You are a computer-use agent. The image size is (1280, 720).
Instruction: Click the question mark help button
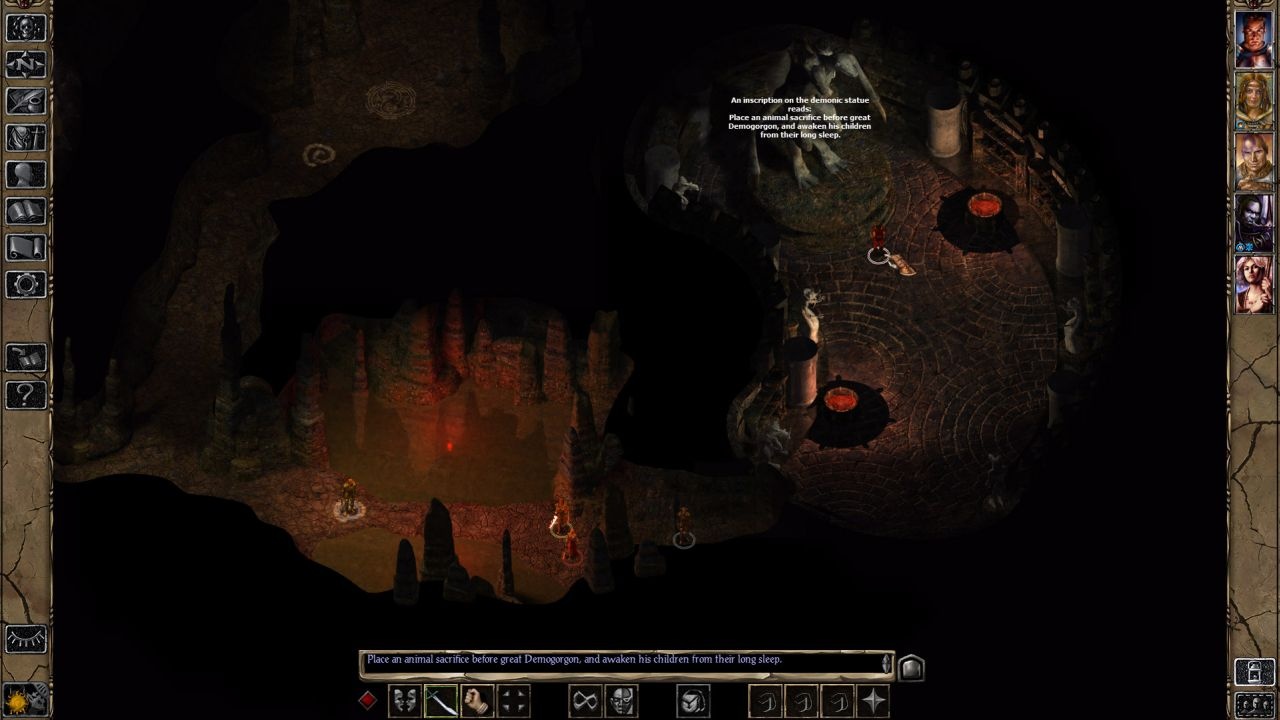(x=26, y=394)
